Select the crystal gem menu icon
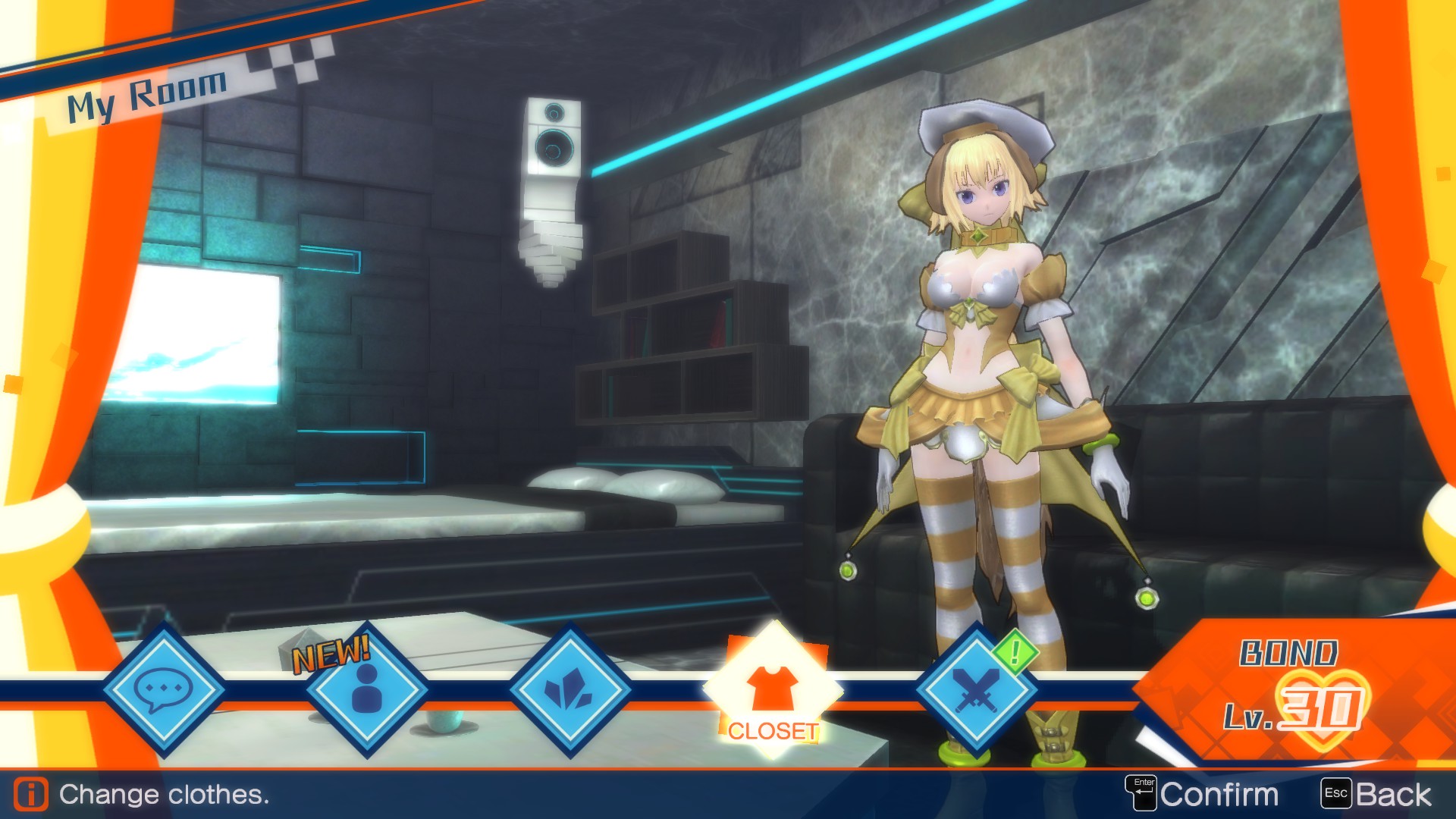This screenshot has width=1456, height=819. [x=570, y=692]
